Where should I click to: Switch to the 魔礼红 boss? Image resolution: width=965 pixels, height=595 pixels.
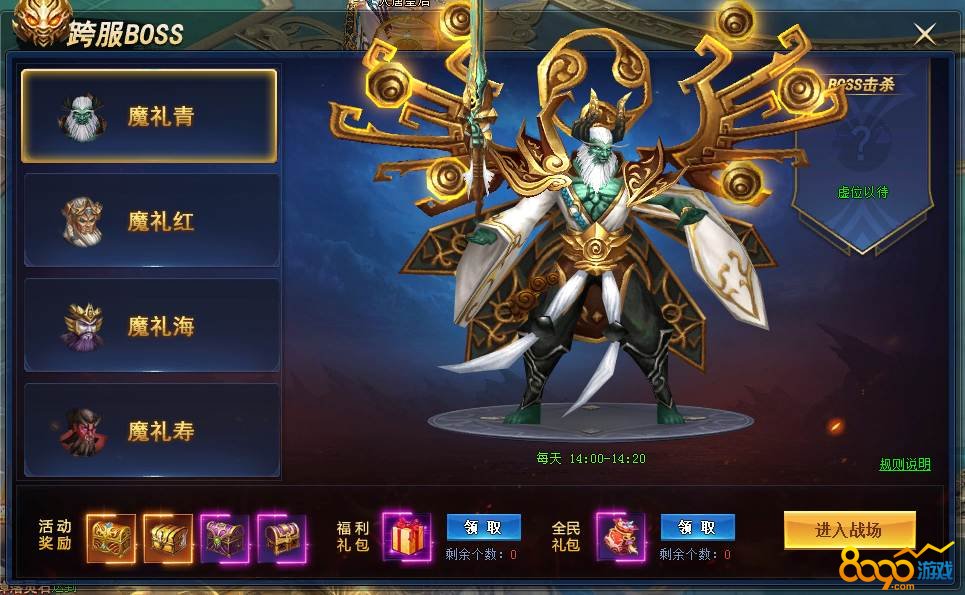[x=152, y=221]
